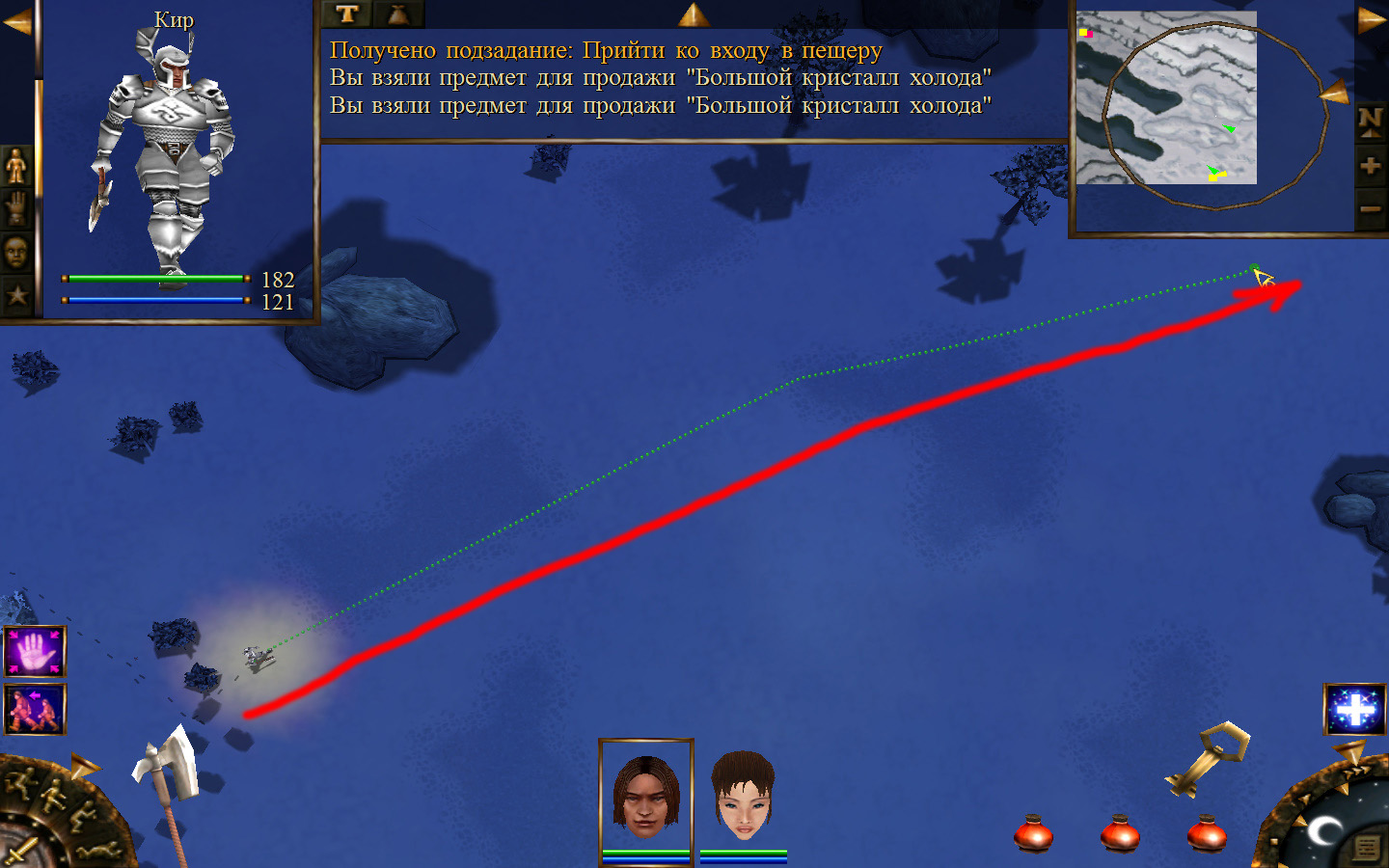Zoom out the minimap with minus
This screenshot has height=868, width=1389.
[x=1370, y=208]
